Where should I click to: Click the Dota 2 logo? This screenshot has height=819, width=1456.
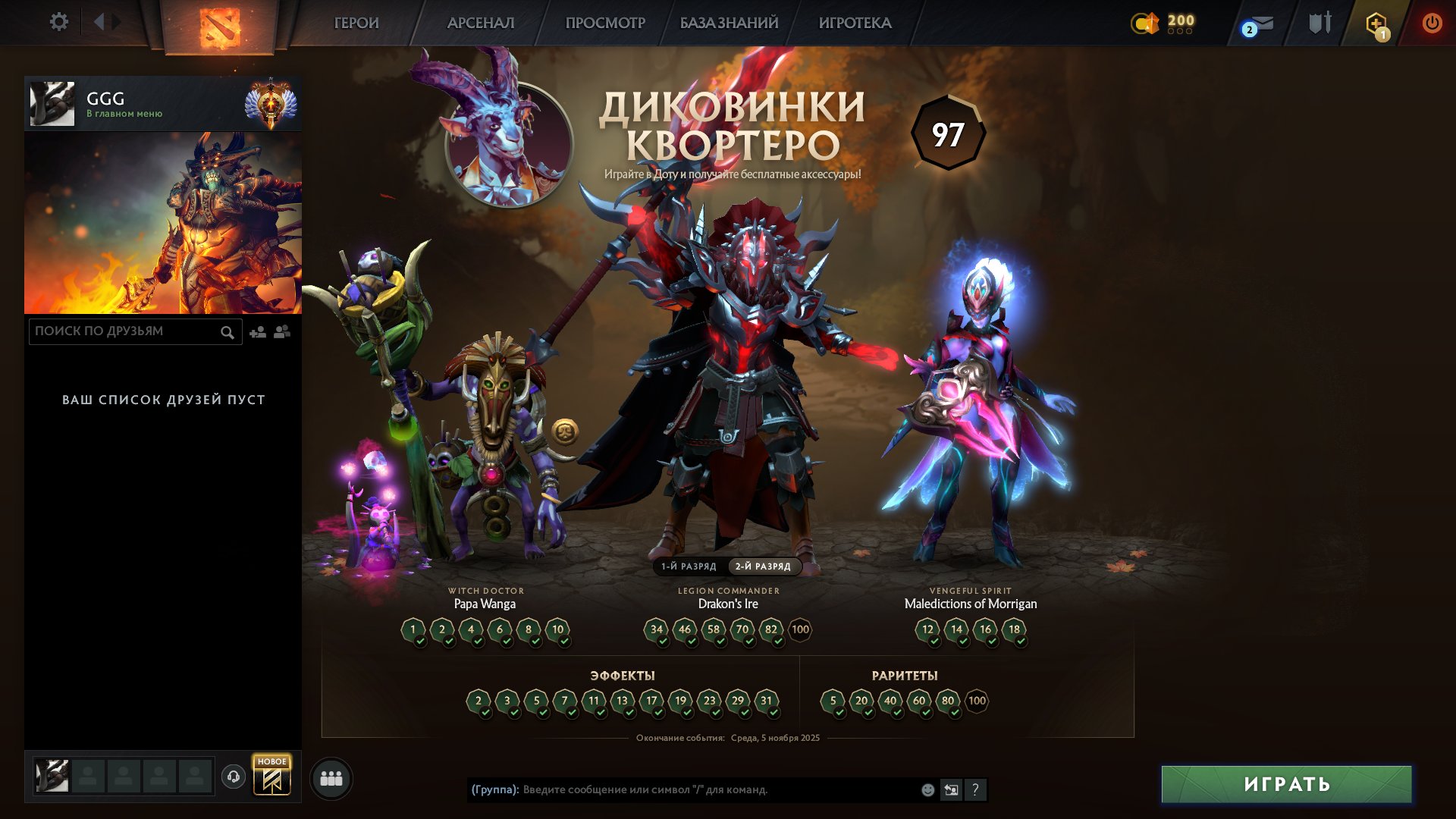[218, 23]
